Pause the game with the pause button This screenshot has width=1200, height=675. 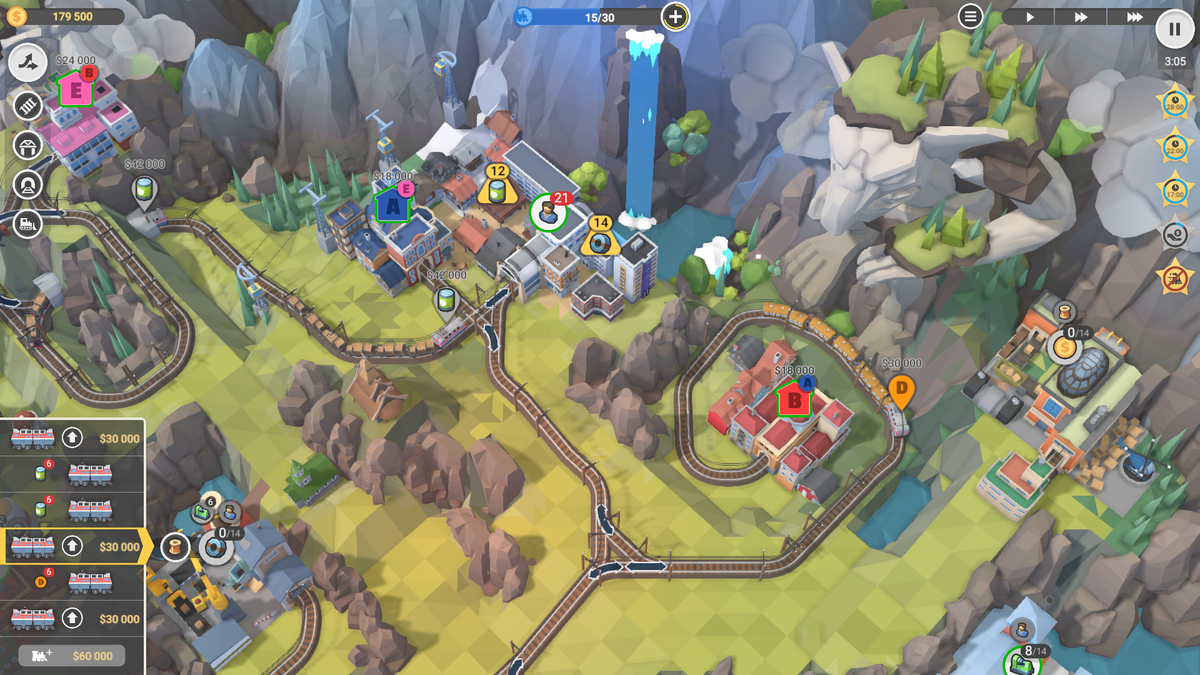[1175, 29]
